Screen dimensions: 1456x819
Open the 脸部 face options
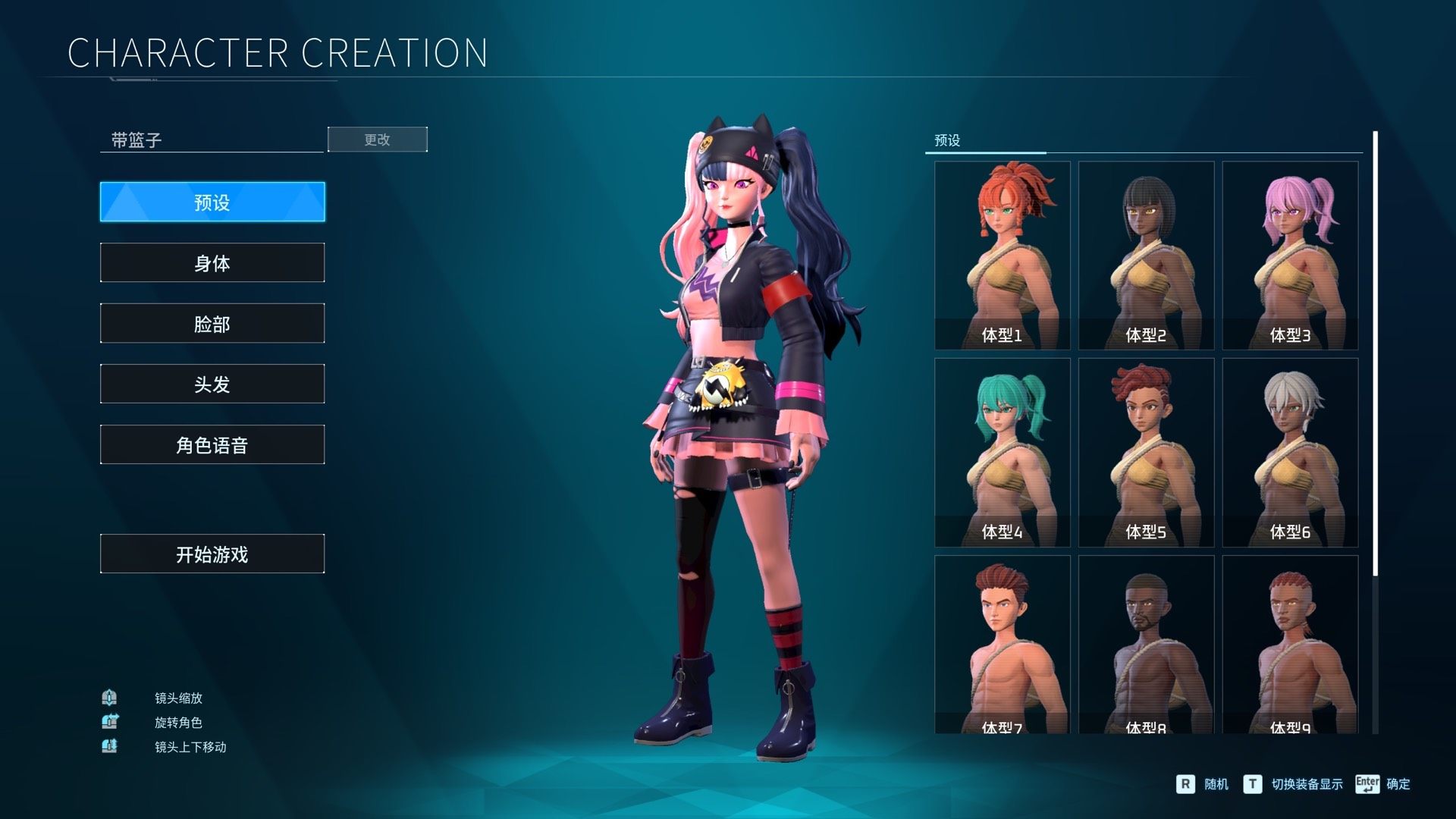(x=212, y=323)
